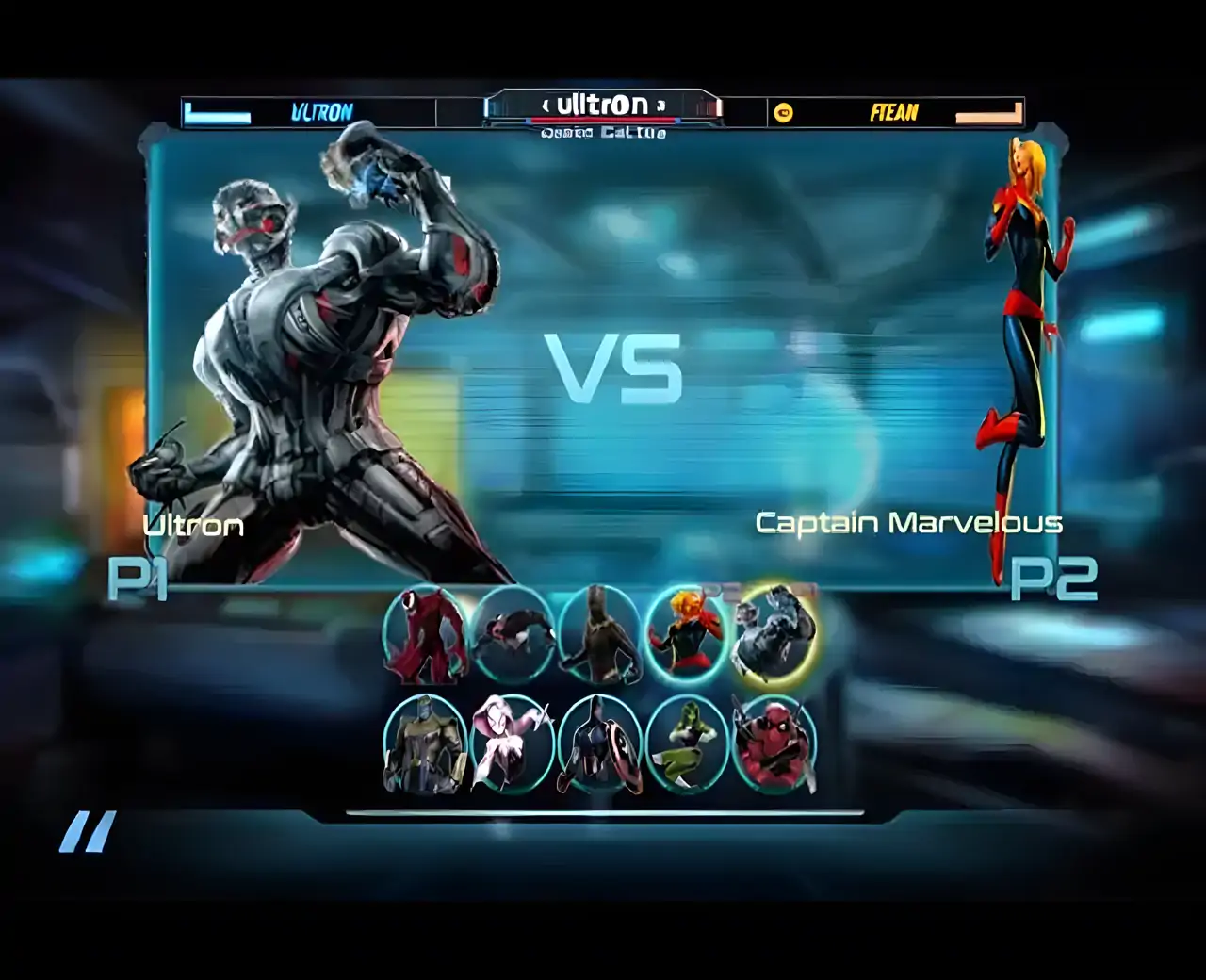Select the Carnage character portrait
Image resolution: width=1206 pixels, height=980 pixels.
[425, 634]
